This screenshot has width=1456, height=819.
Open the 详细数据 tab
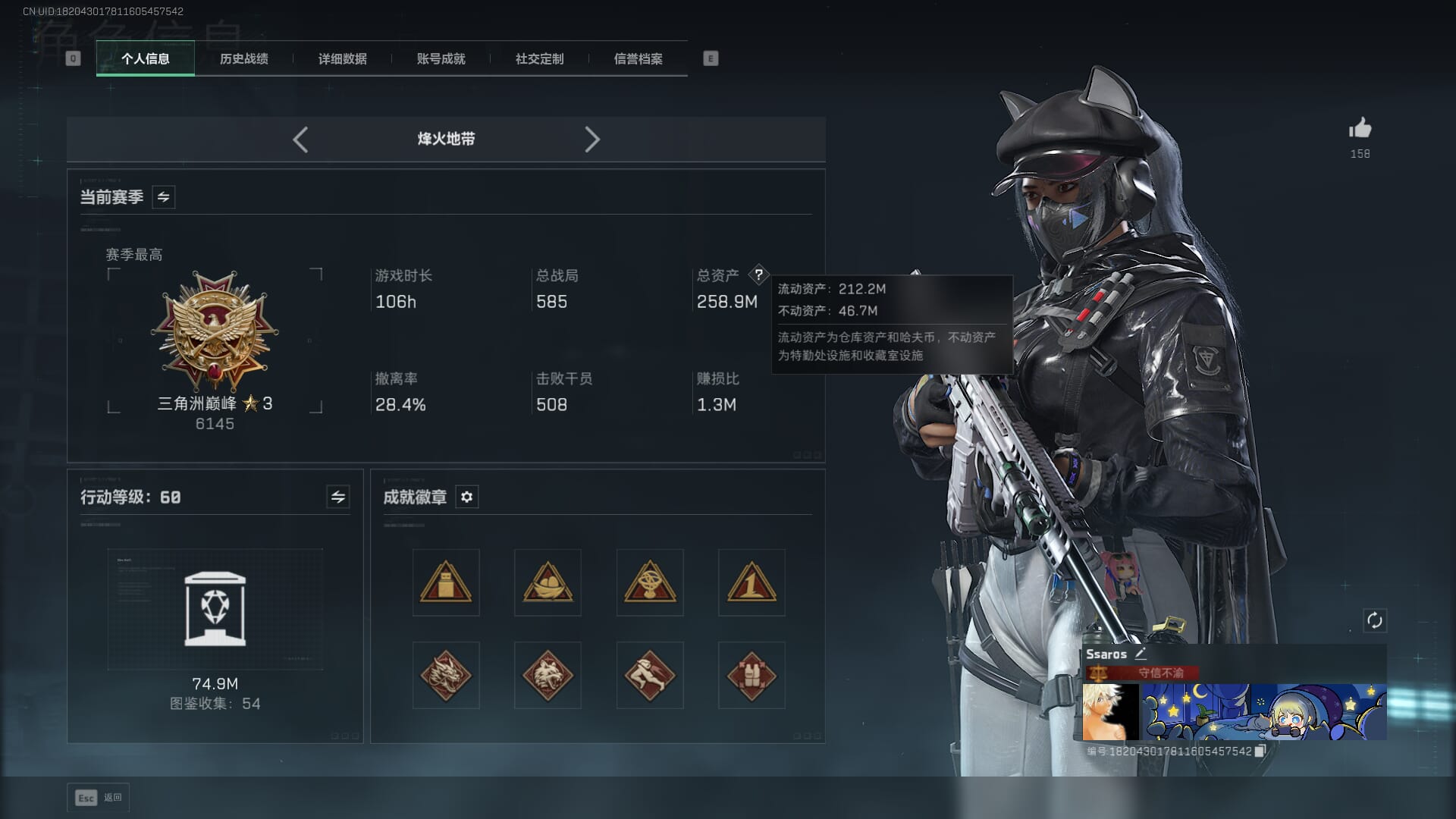click(x=342, y=59)
